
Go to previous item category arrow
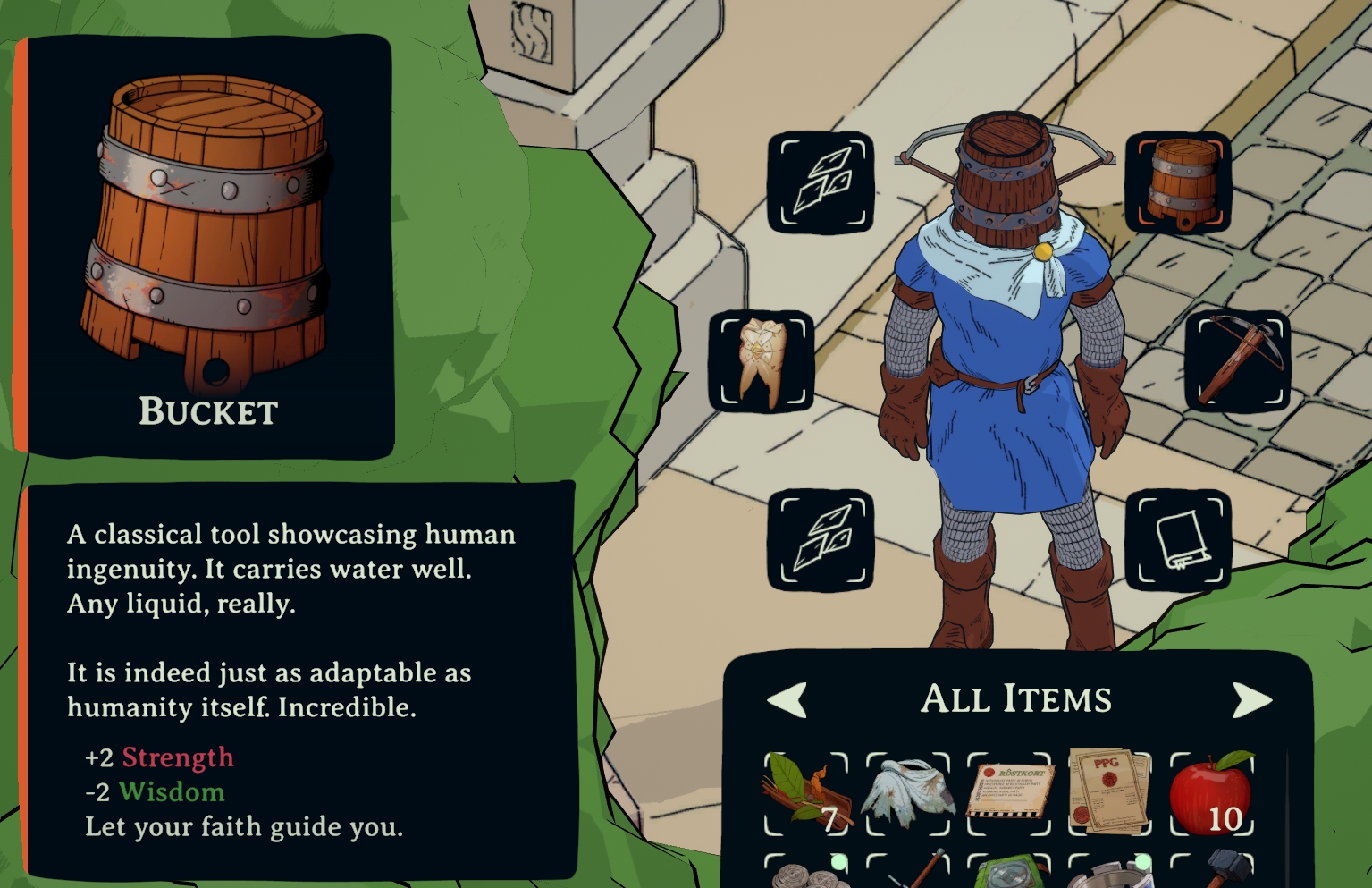(x=787, y=699)
